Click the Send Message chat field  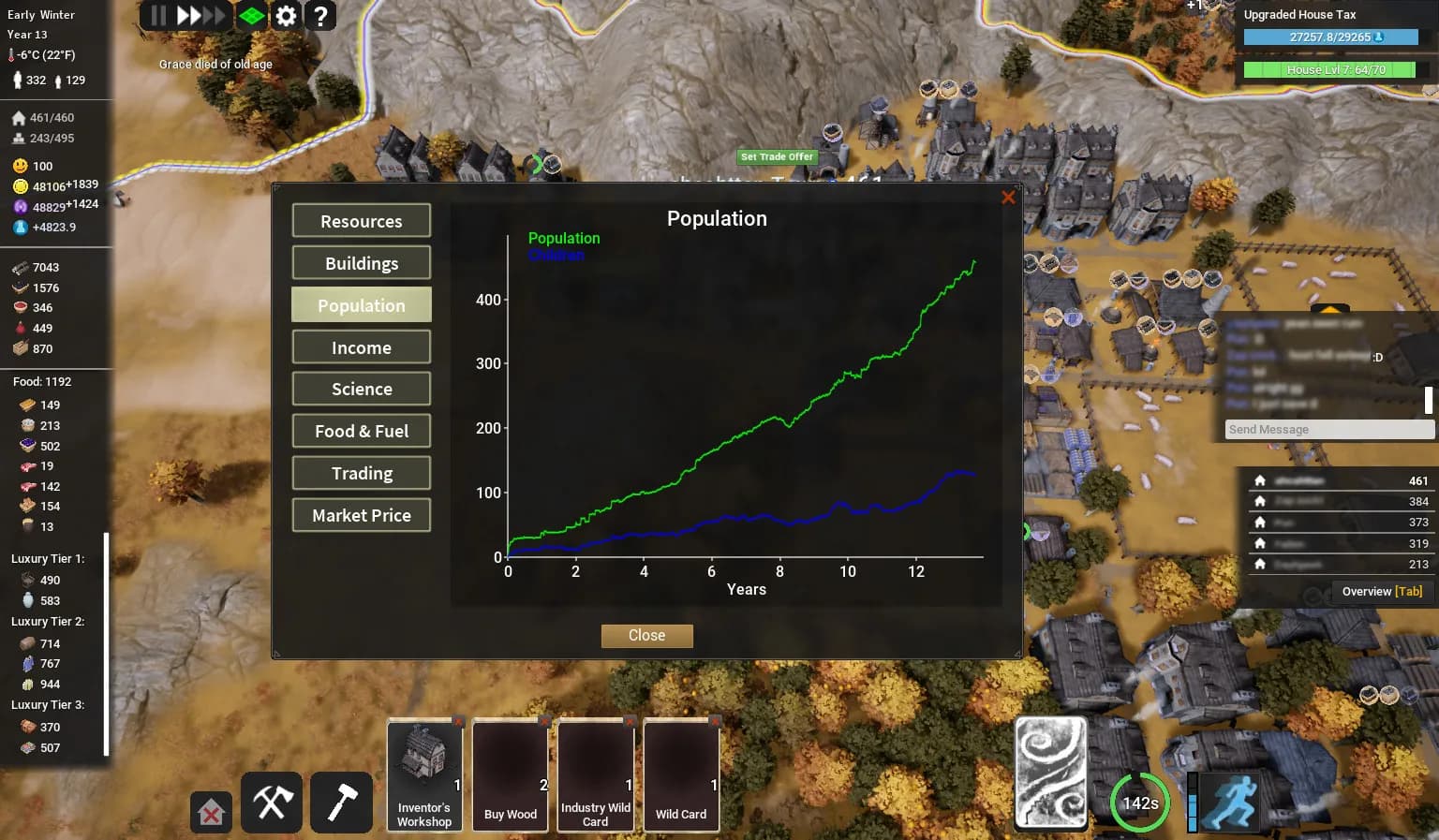coord(1328,429)
